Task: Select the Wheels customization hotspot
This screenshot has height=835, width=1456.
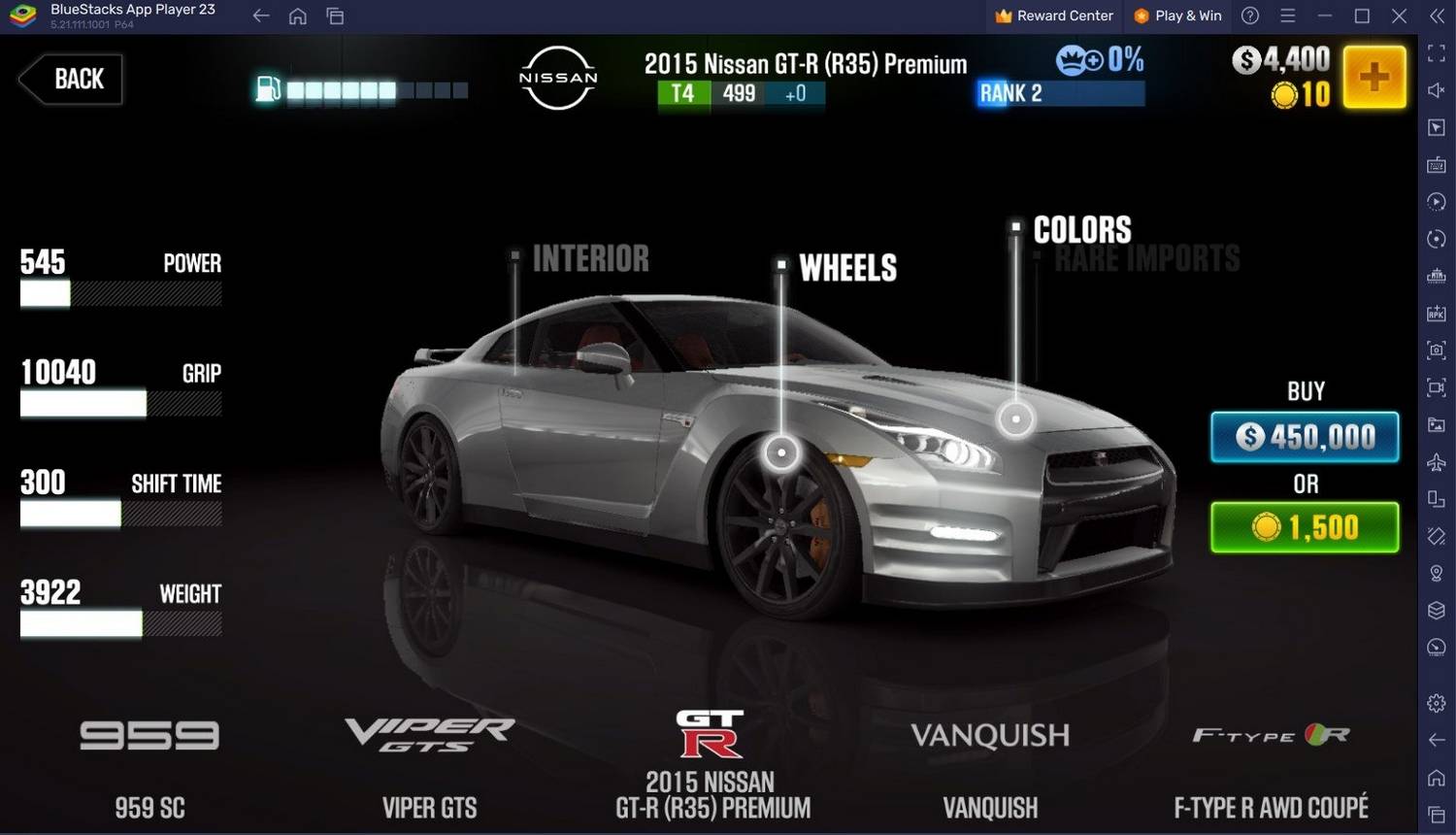Action: click(781, 452)
